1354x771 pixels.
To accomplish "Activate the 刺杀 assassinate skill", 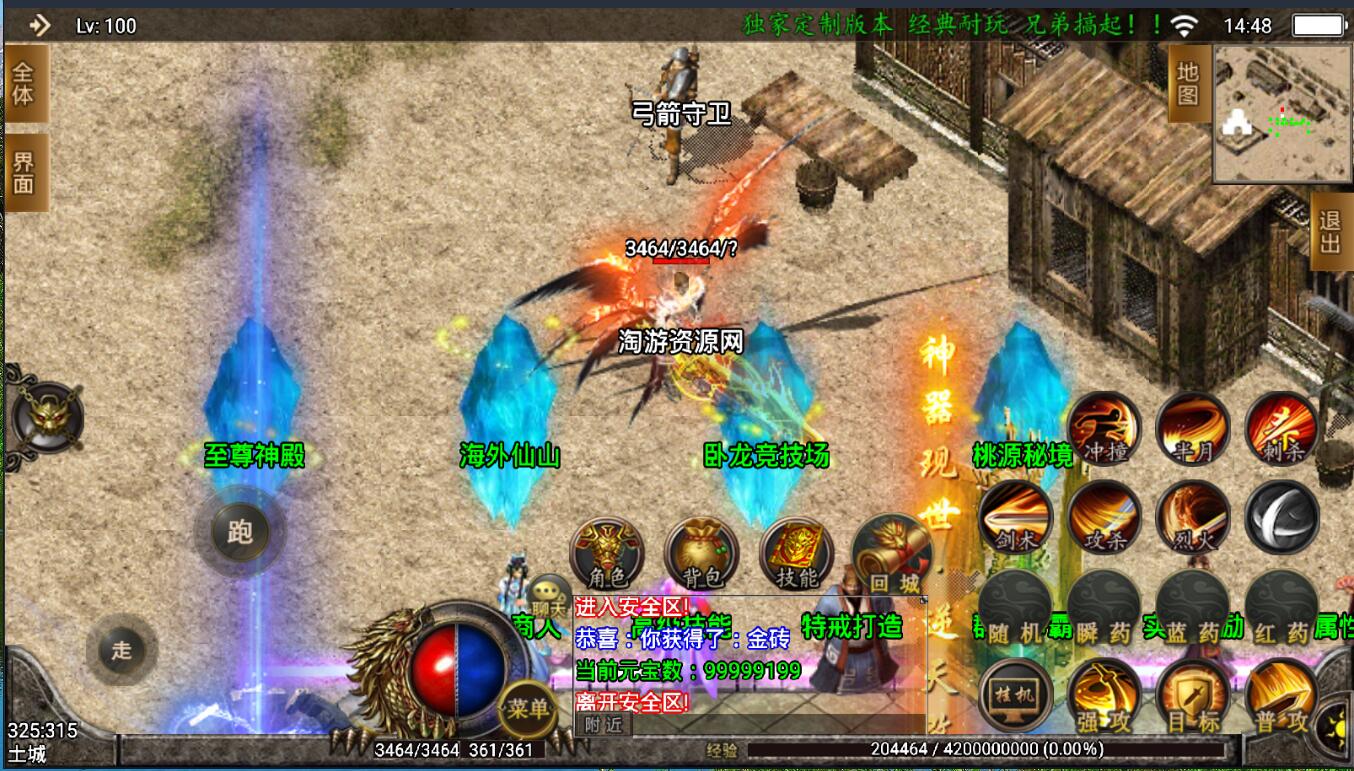I will 1281,428.
